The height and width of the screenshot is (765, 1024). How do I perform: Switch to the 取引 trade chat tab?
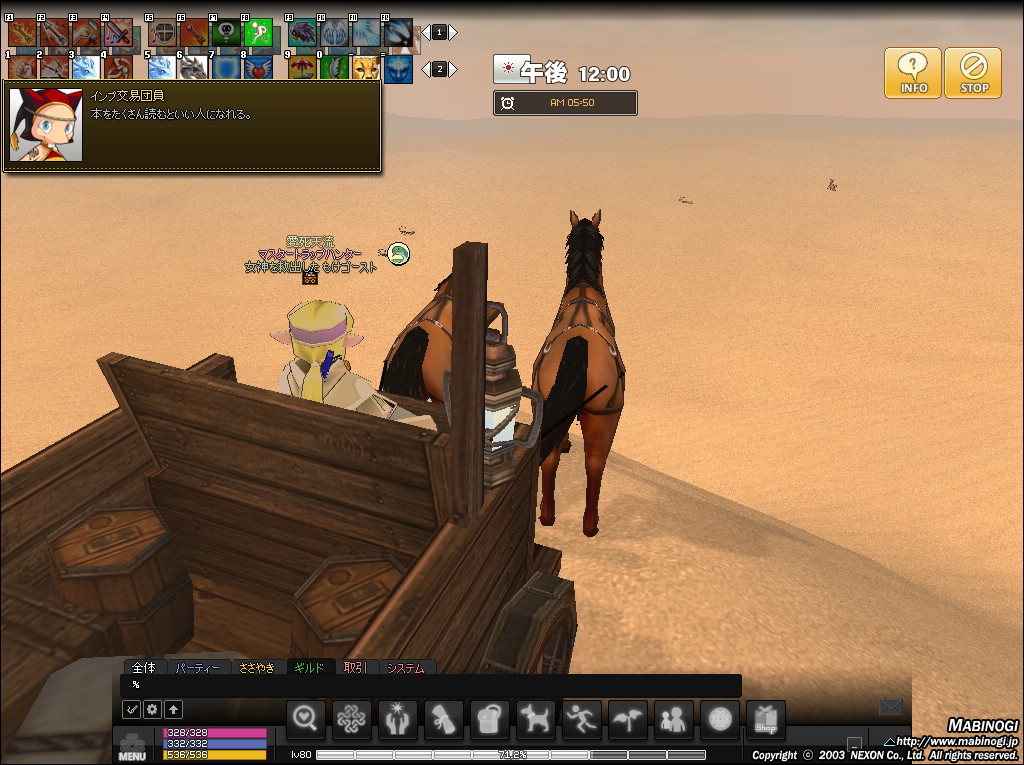(356, 667)
